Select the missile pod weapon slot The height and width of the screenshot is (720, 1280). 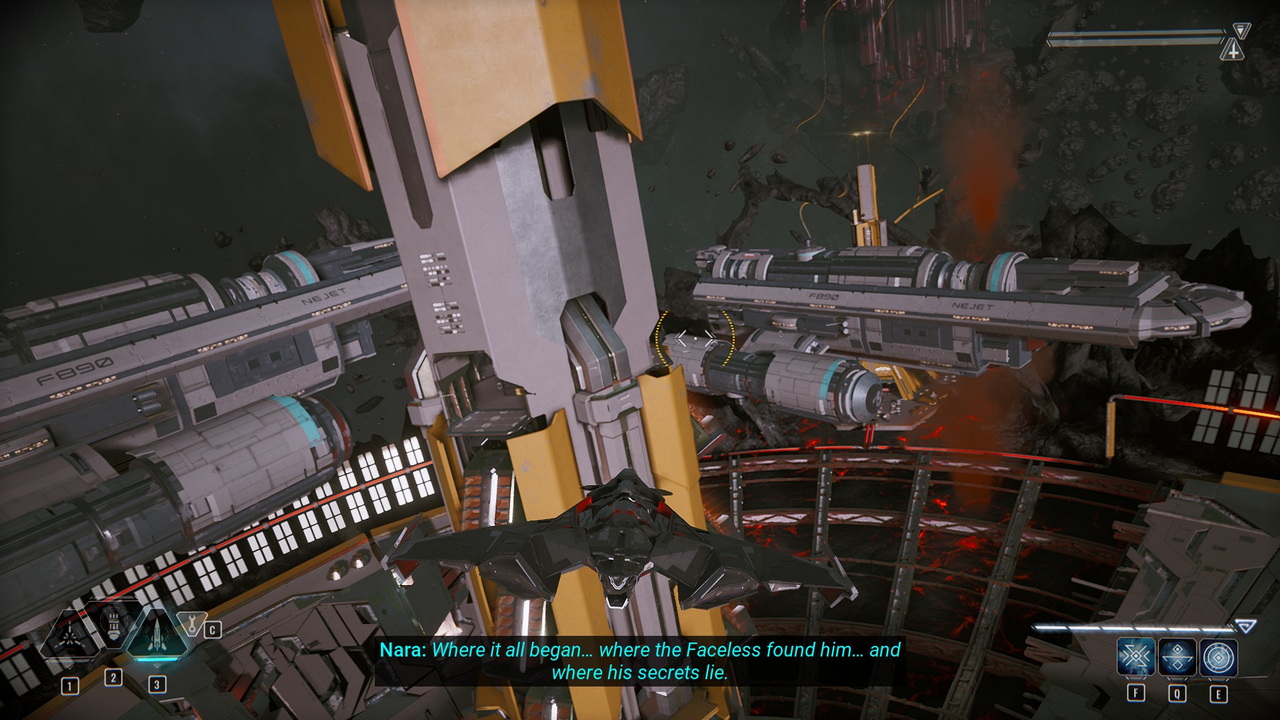click(x=113, y=627)
